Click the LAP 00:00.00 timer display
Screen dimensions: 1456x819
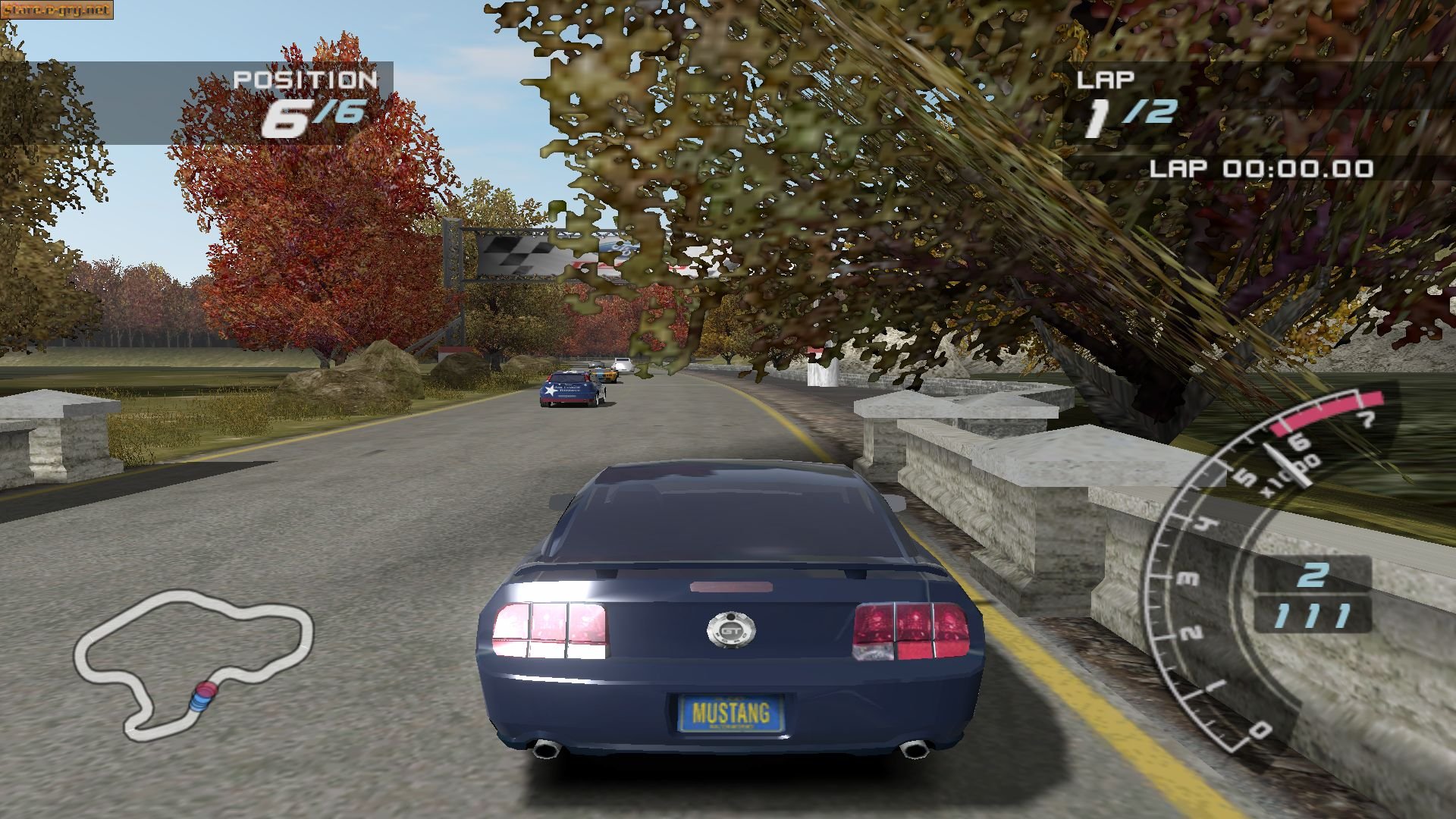pos(1259,166)
